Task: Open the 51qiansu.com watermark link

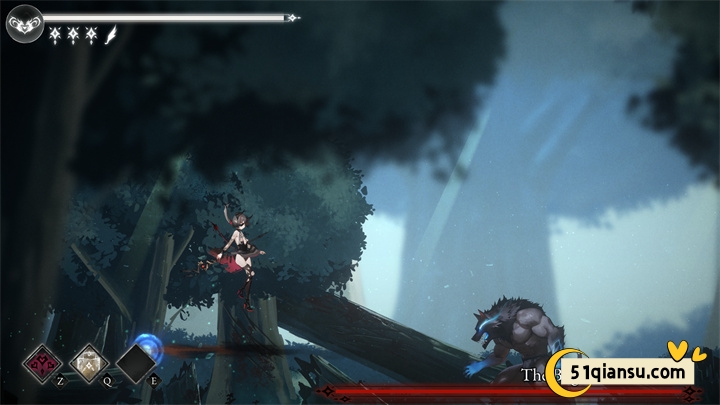Action: pyautogui.click(x=629, y=372)
